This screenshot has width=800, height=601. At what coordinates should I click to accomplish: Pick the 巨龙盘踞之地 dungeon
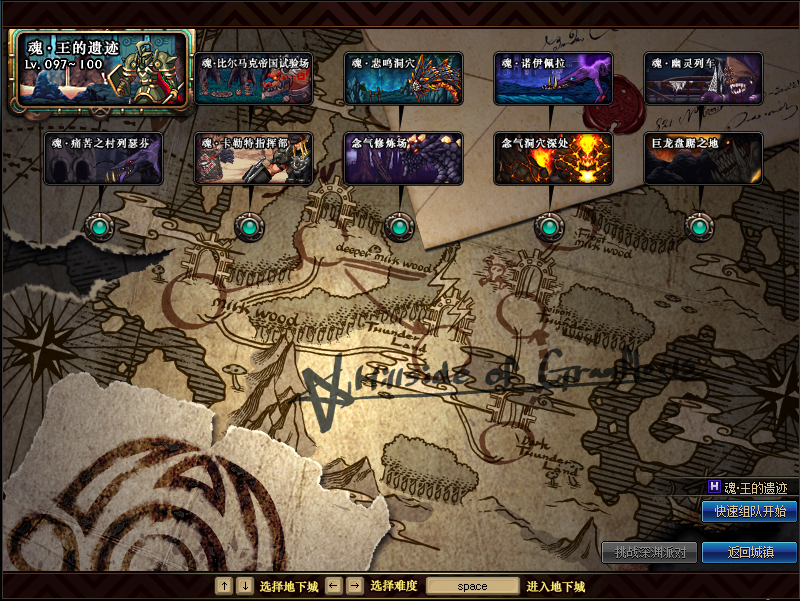coord(703,158)
